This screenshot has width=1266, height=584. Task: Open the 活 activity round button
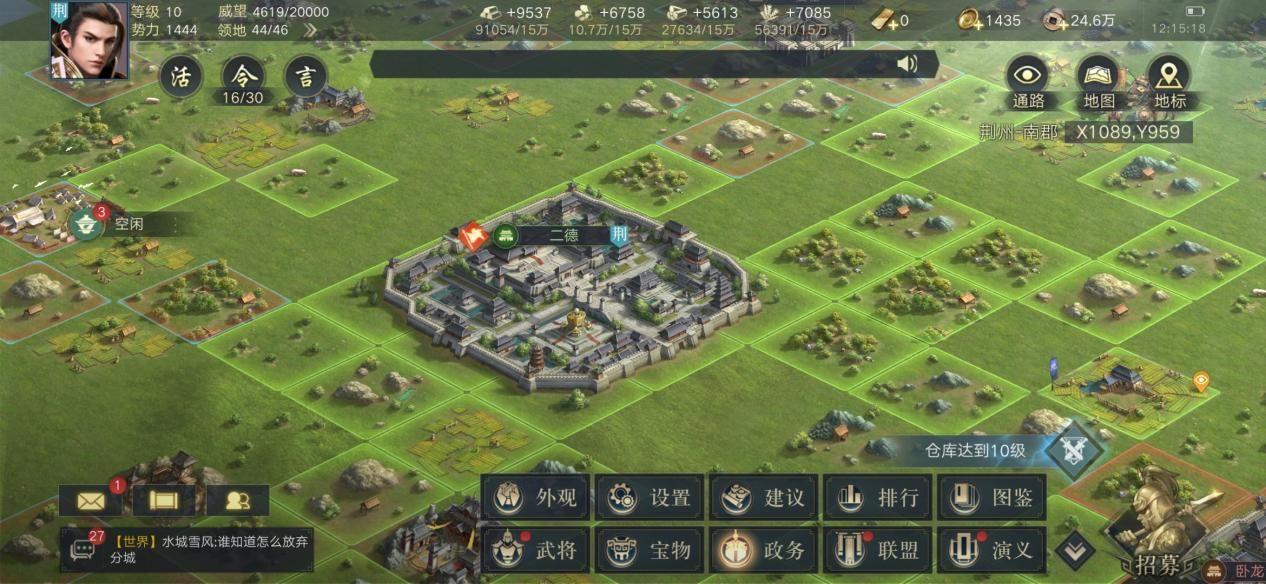point(180,77)
